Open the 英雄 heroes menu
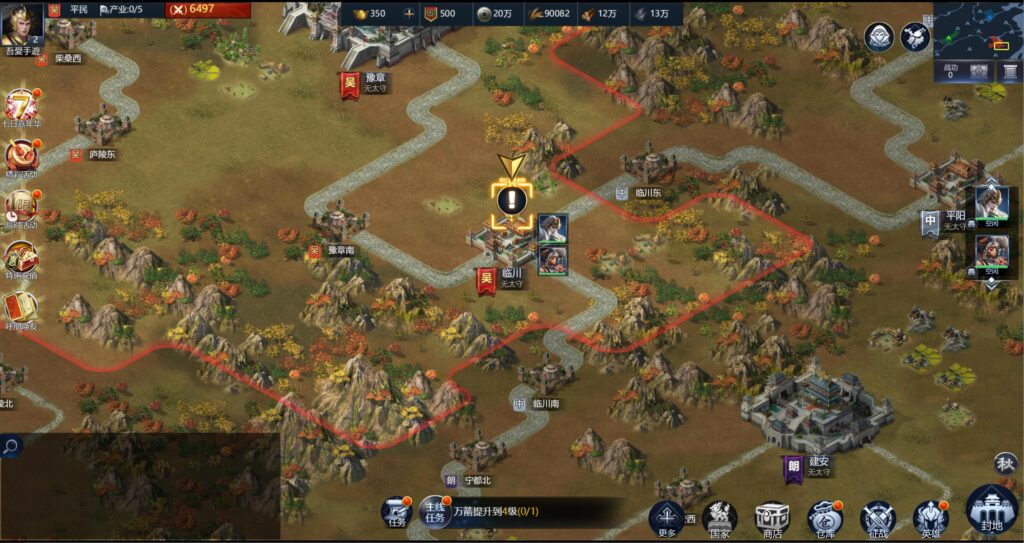 (931, 519)
